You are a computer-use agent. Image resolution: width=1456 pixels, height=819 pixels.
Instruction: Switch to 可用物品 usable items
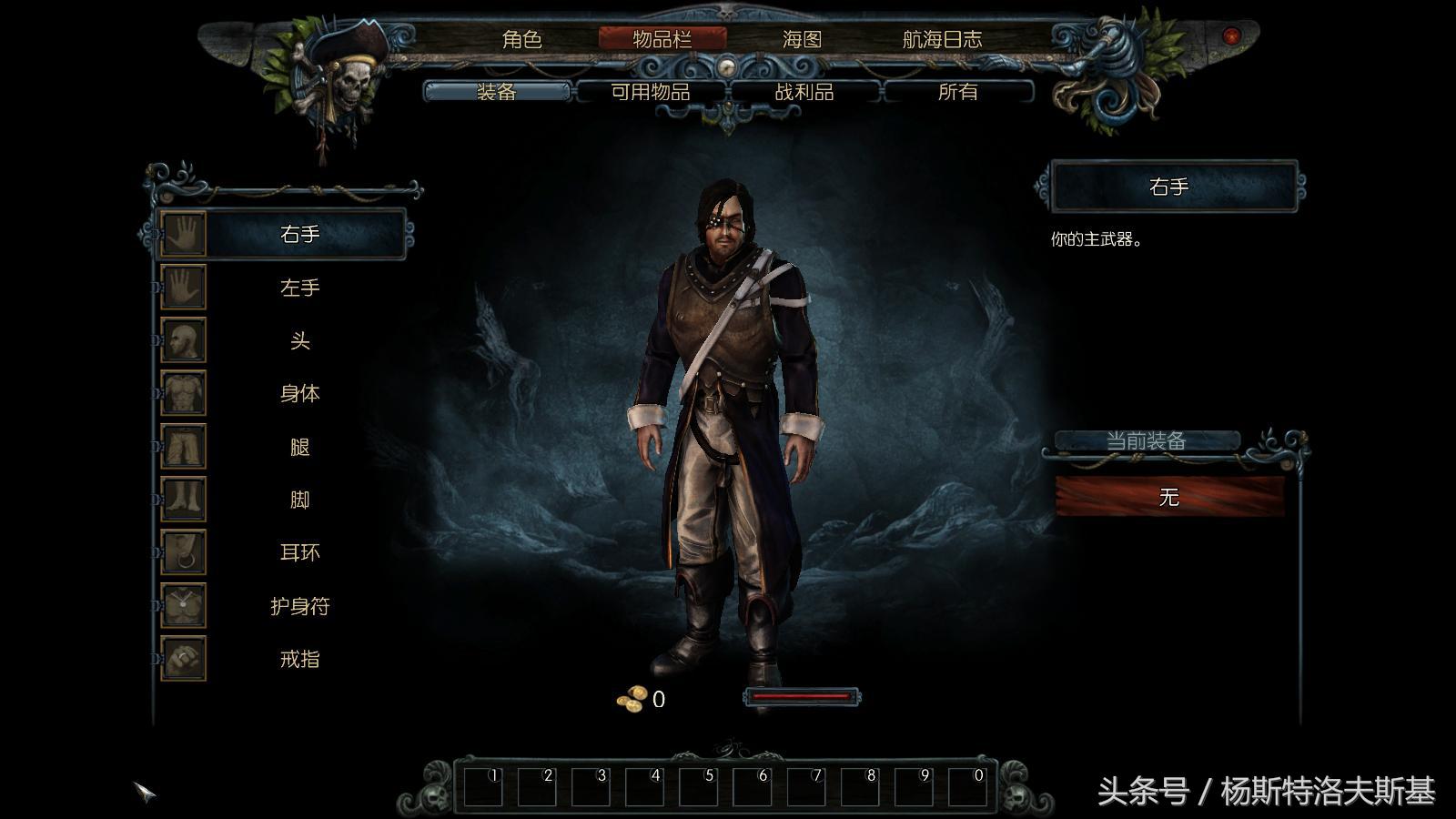click(x=650, y=92)
